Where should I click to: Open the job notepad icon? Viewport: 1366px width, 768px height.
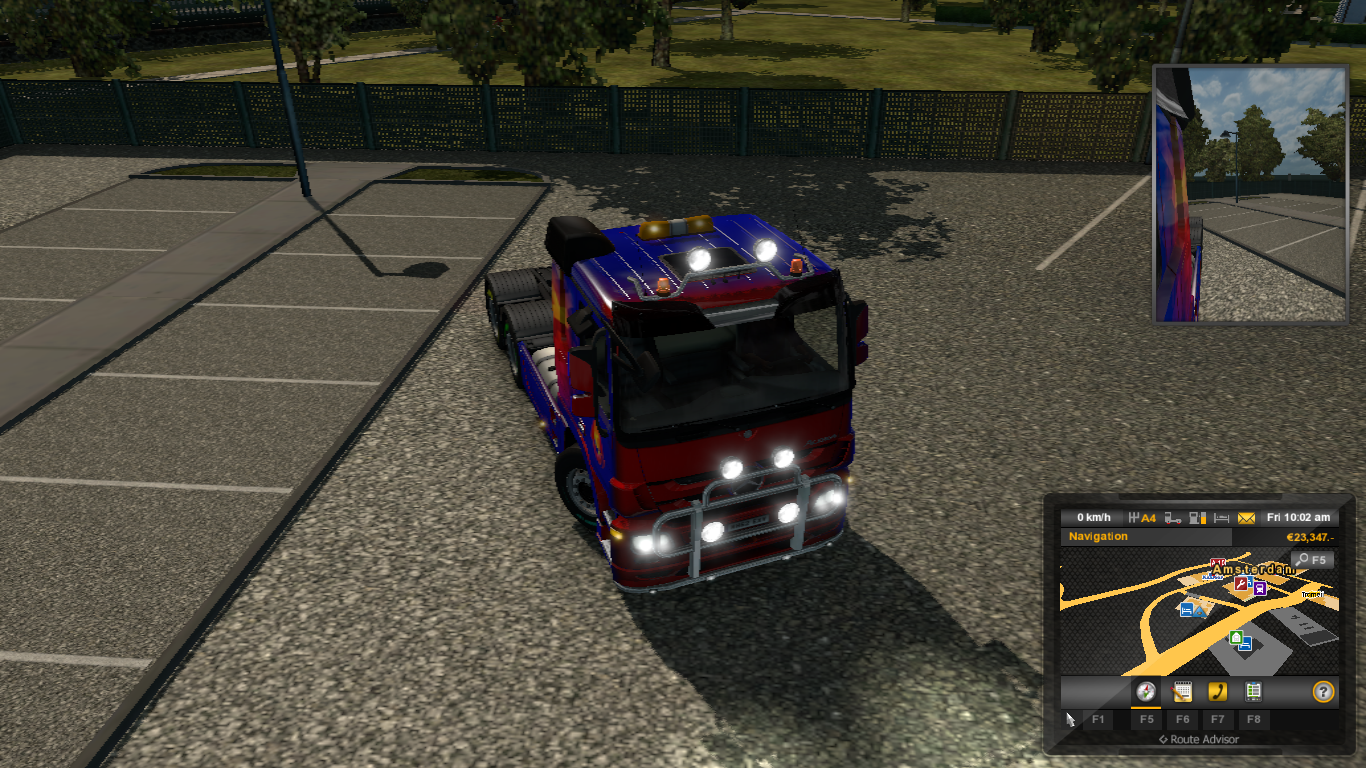(x=1182, y=691)
